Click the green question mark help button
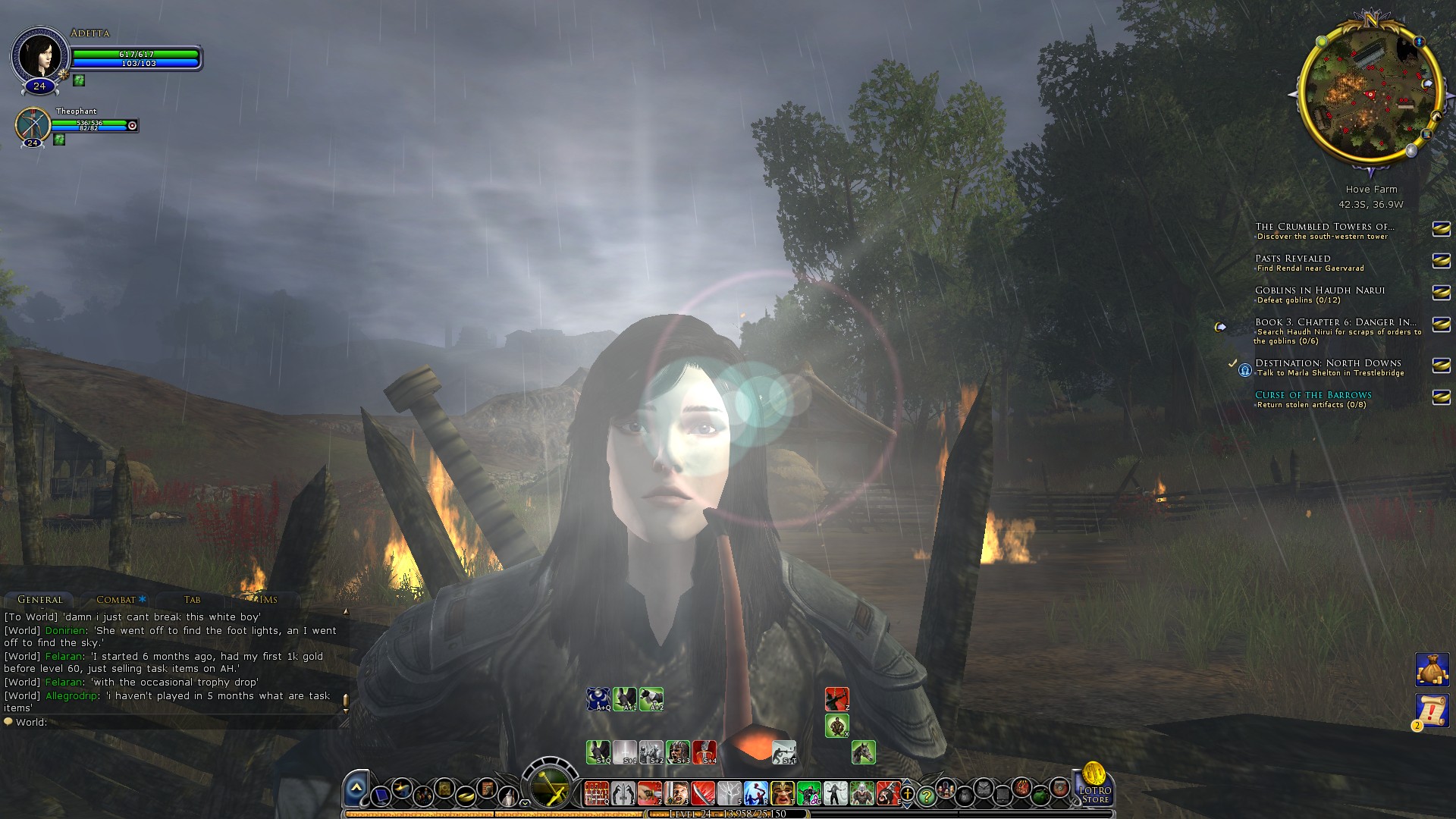This screenshot has width=1456, height=819. (926, 796)
